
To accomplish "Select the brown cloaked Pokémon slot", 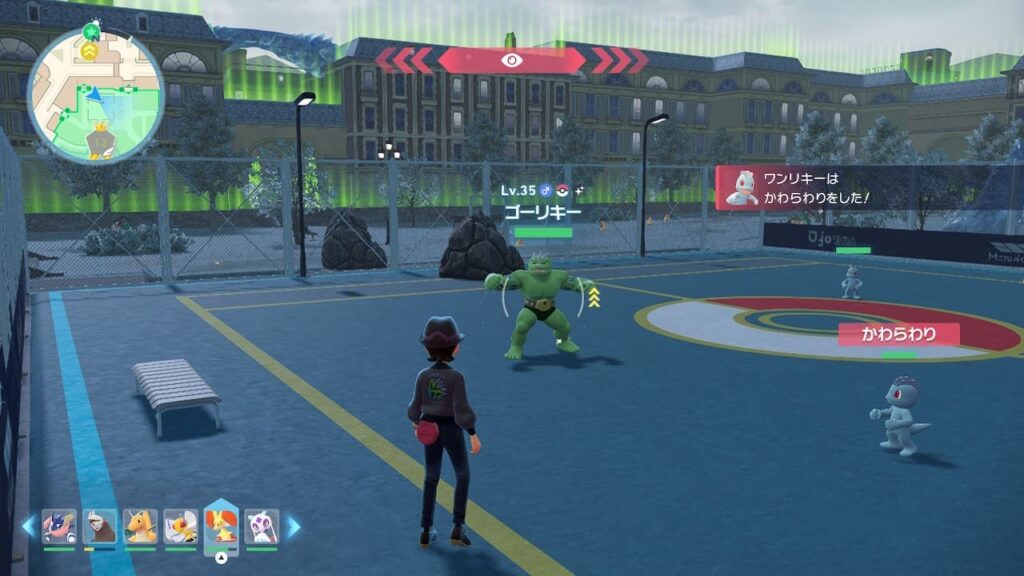I will [x=100, y=526].
